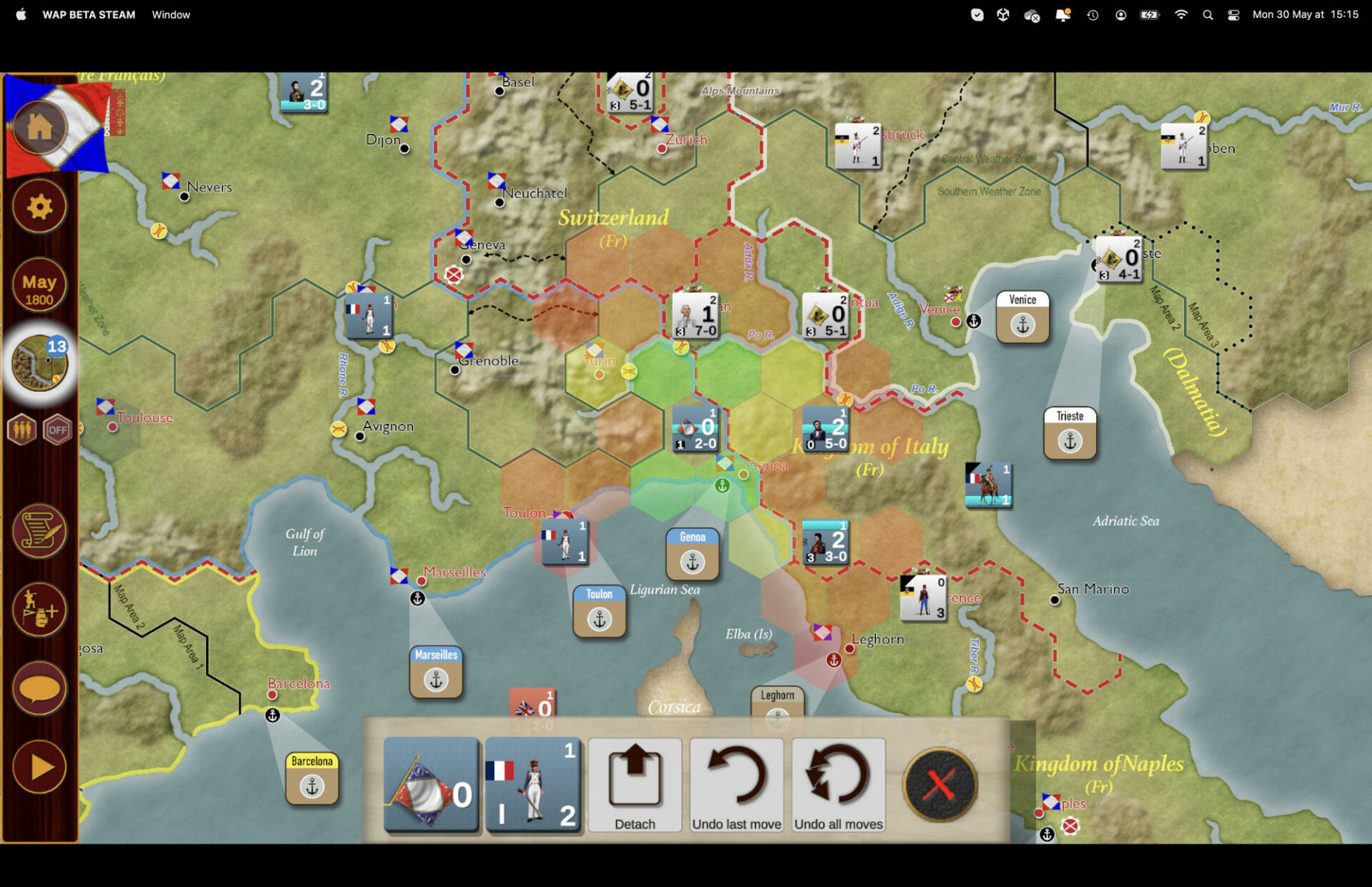Click WAP BETA STEAM in the menu bar
The image size is (1372, 887).
89,14
